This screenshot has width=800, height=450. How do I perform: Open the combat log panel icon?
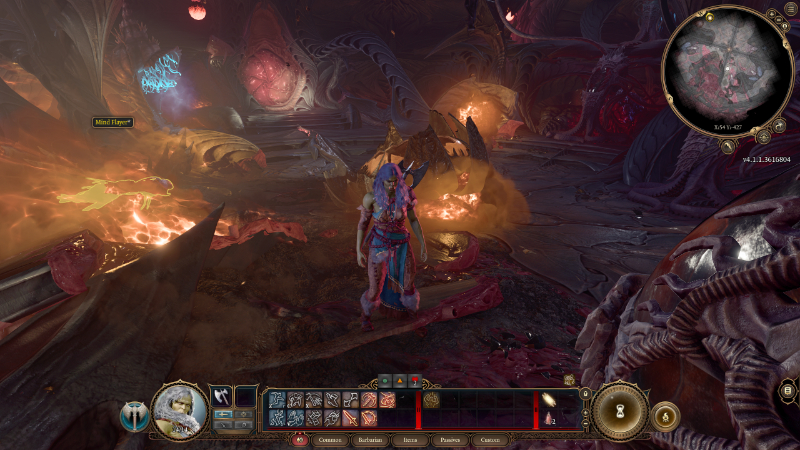[x=788, y=391]
